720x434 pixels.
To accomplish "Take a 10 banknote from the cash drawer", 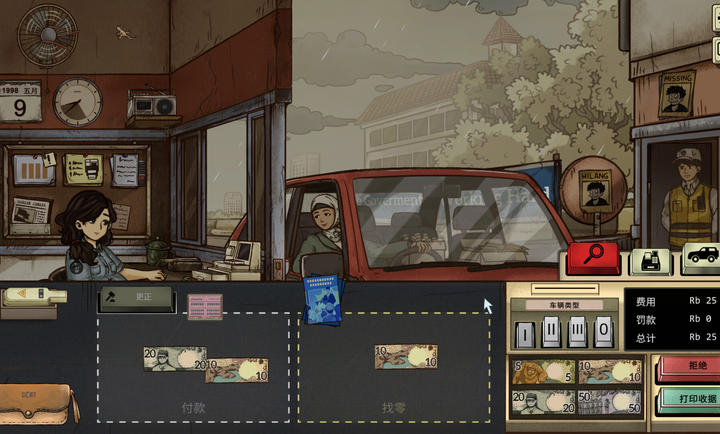I will (x=609, y=372).
